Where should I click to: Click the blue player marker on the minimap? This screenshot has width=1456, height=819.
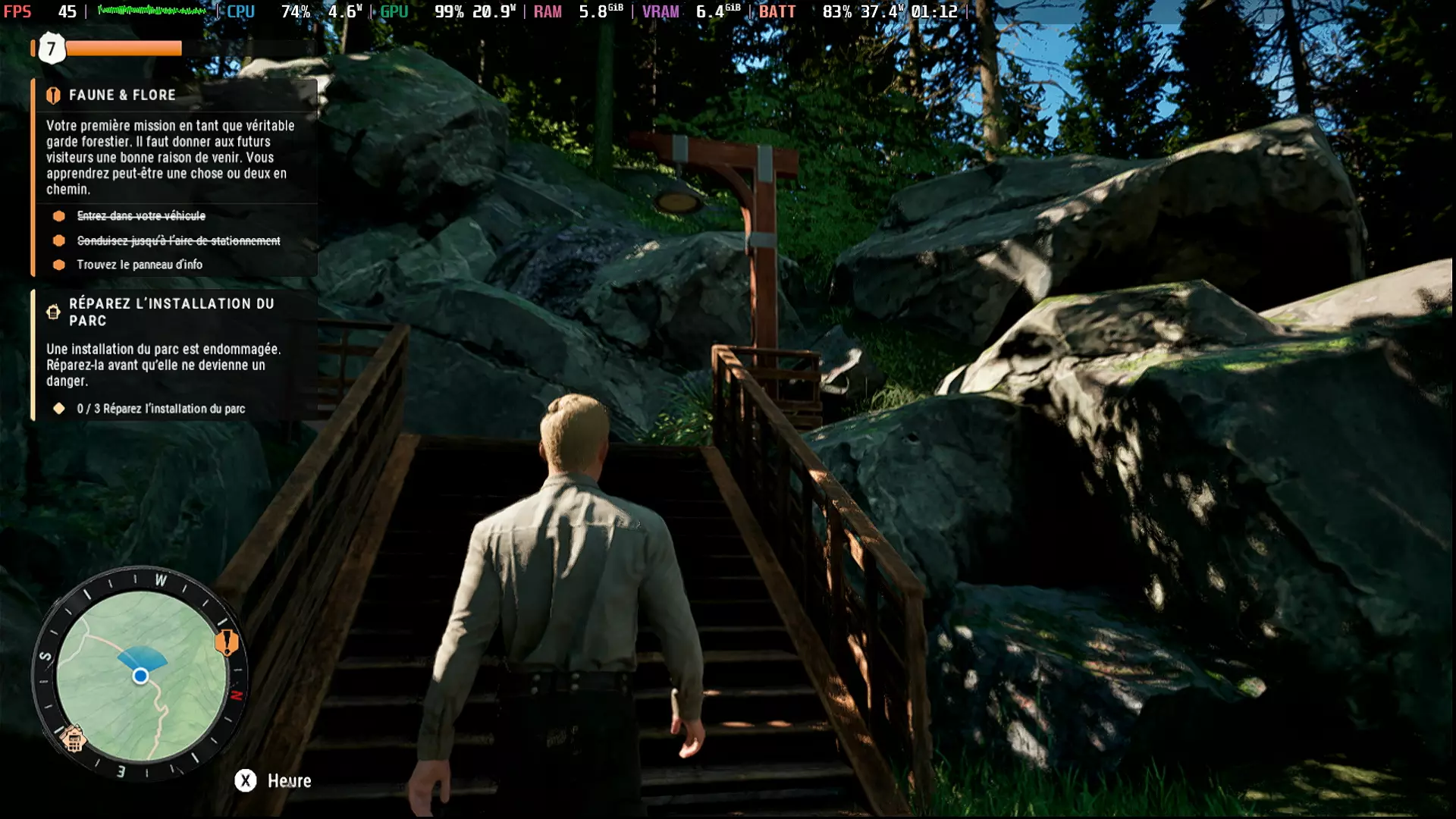pyautogui.click(x=140, y=676)
